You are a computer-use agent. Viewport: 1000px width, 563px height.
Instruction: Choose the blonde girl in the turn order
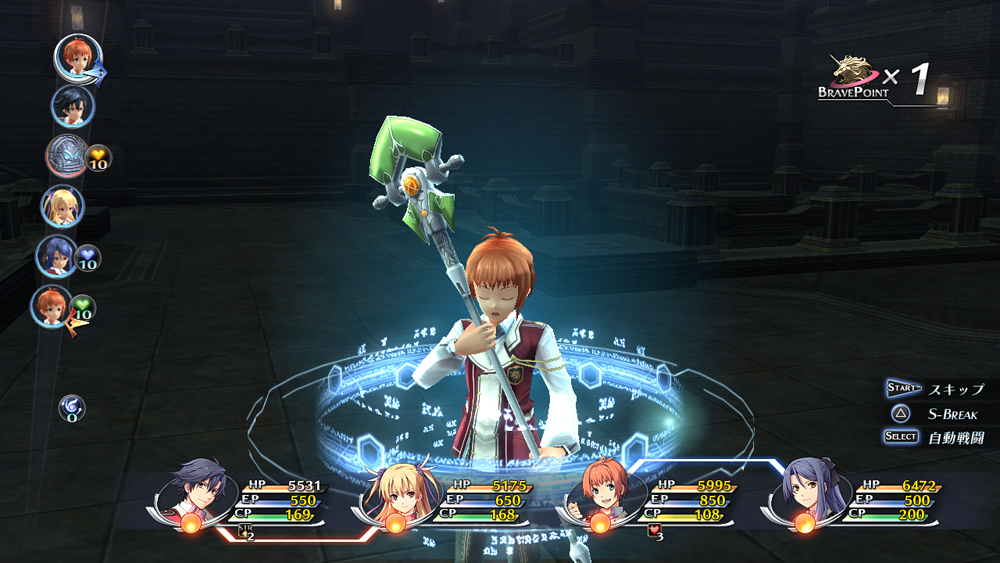62,207
